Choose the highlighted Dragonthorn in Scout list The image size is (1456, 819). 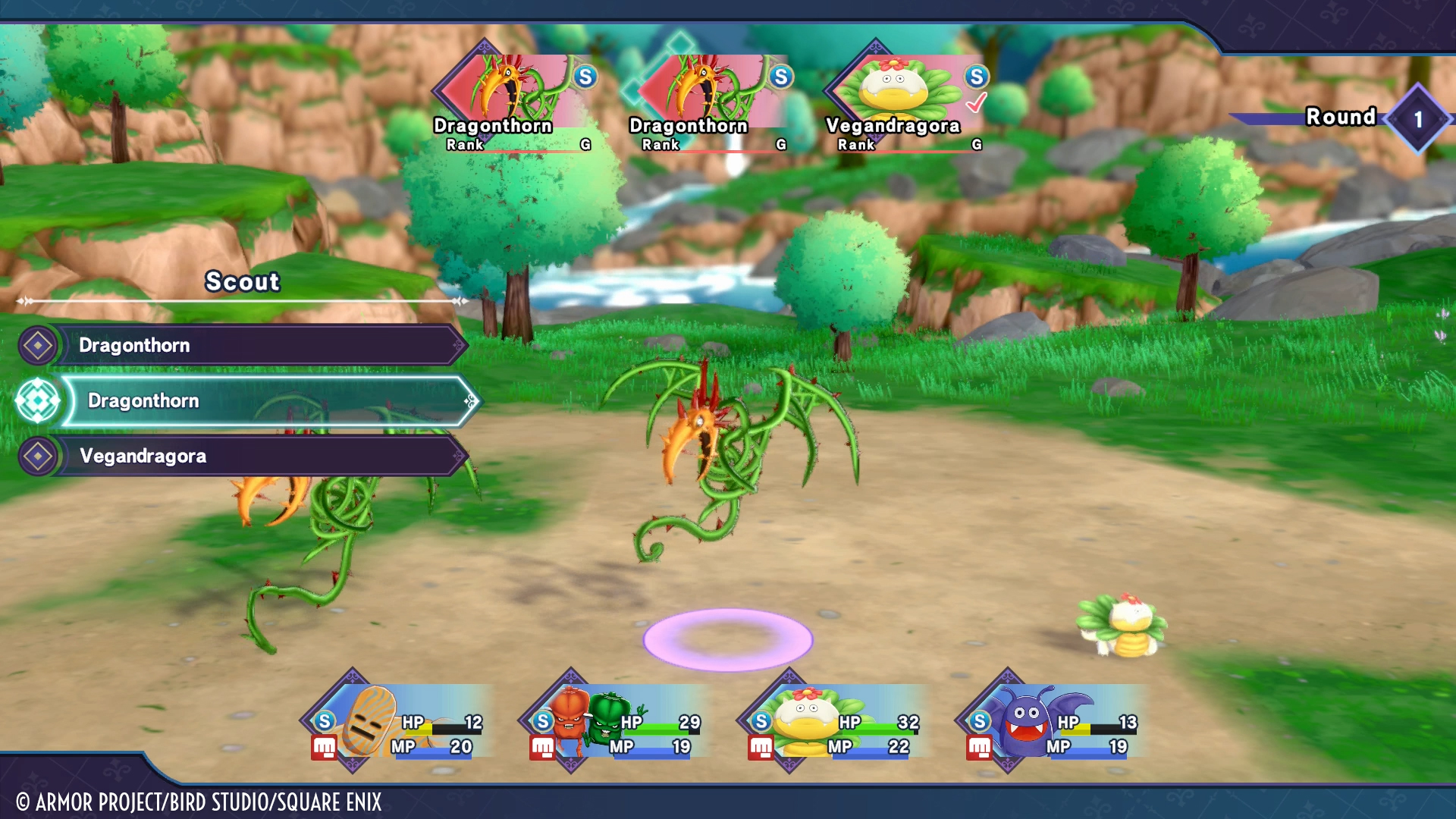click(265, 400)
